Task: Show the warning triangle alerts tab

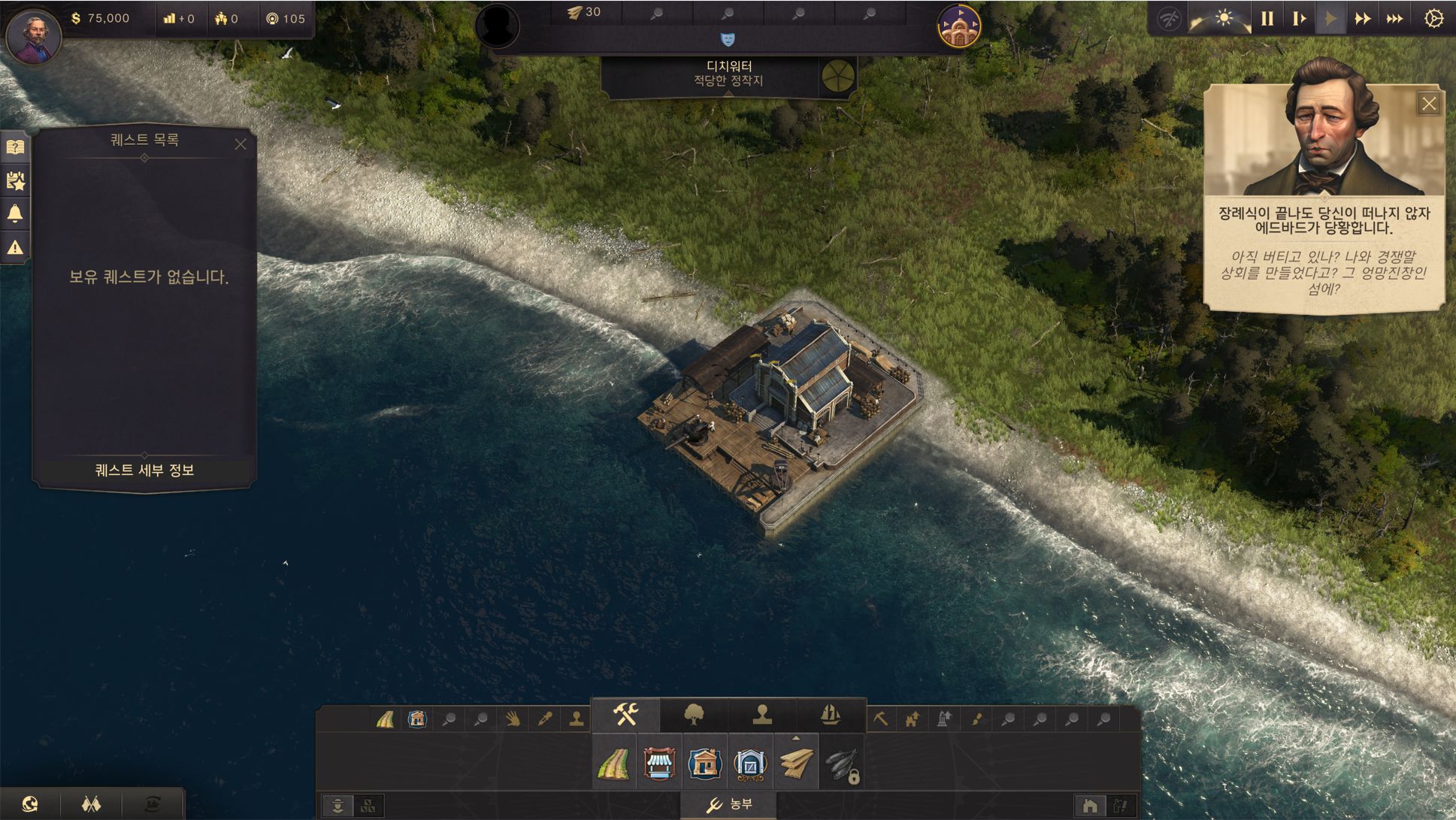Action: tap(16, 247)
